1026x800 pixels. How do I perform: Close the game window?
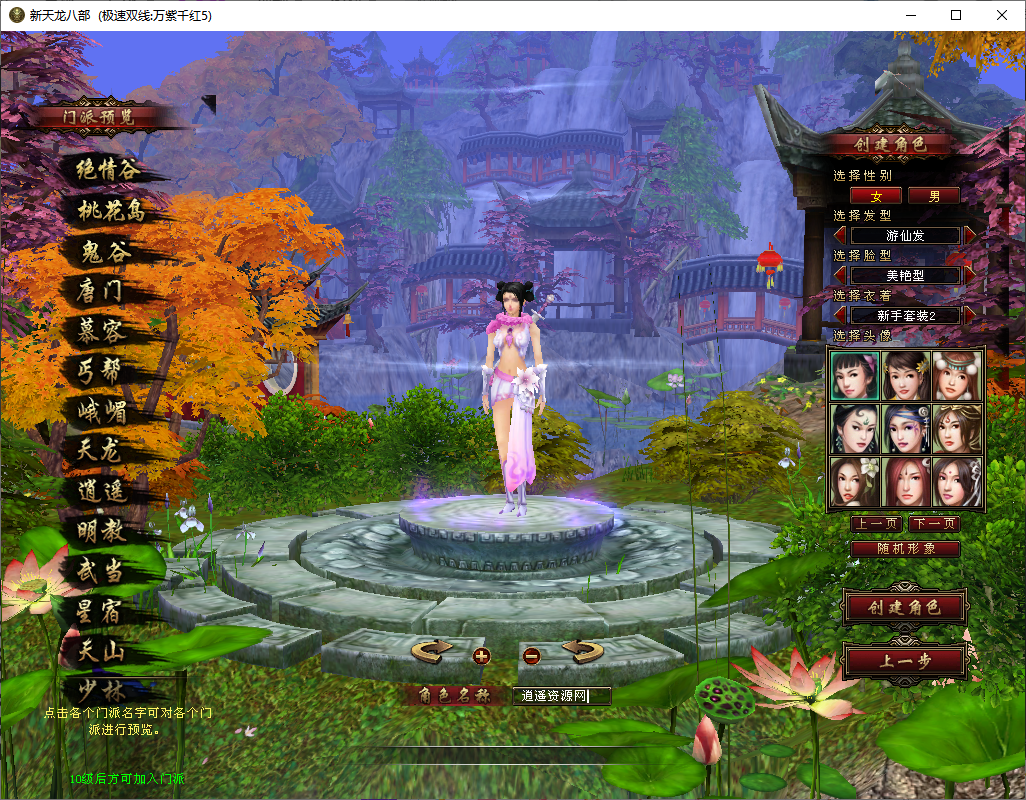1001,15
